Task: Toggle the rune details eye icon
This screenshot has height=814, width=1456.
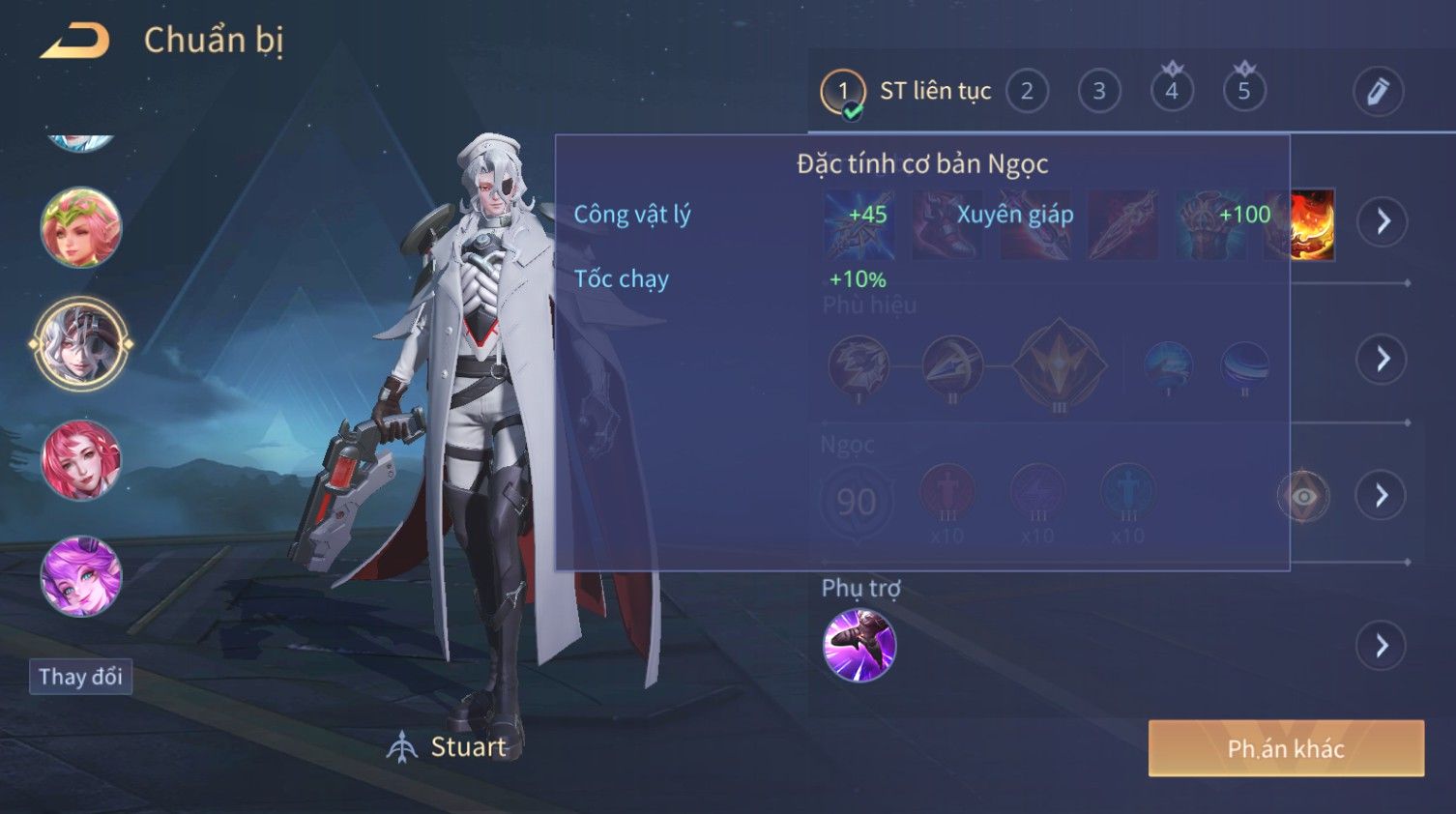Action: pyautogui.click(x=1303, y=497)
